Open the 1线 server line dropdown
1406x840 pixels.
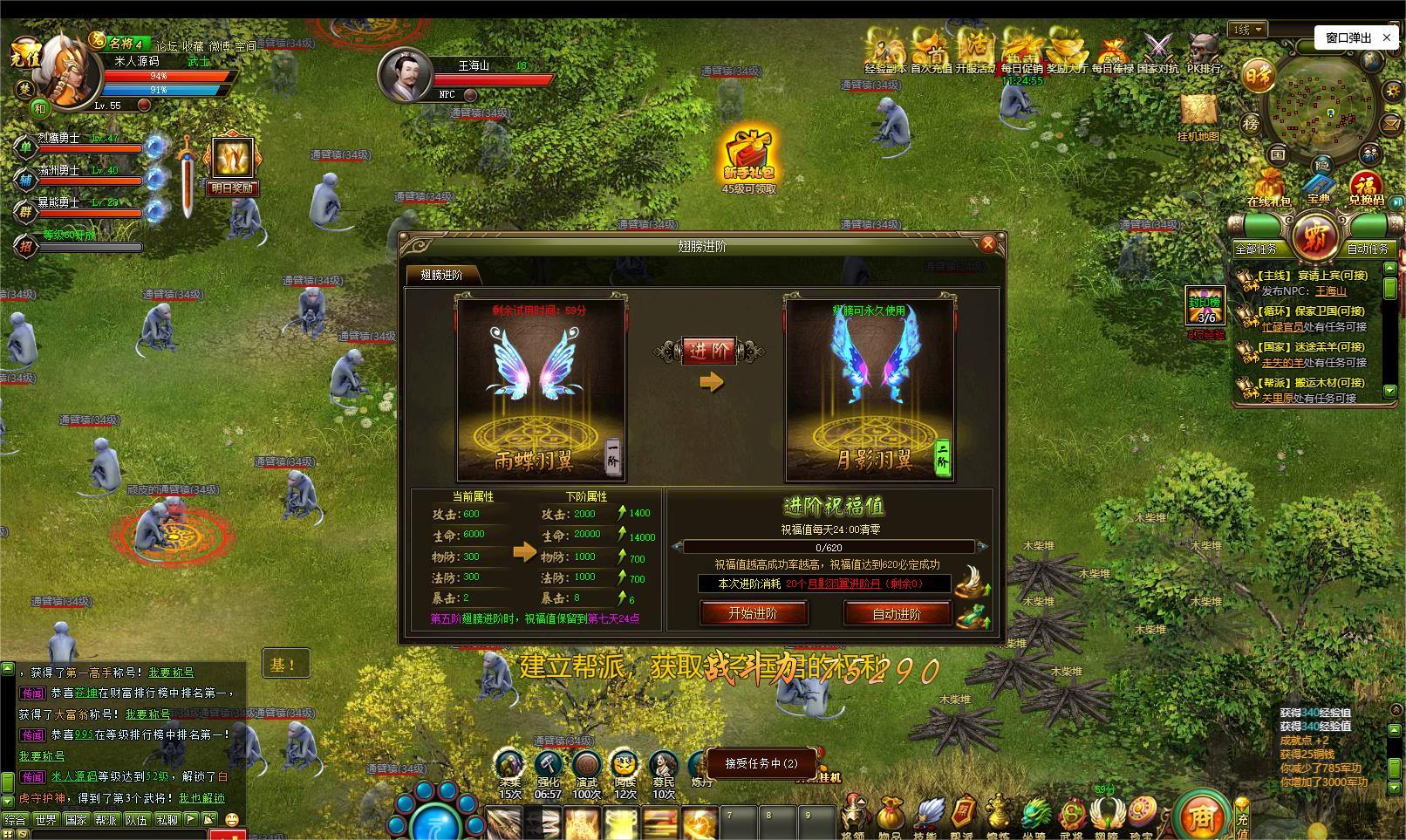tap(1249, 30)
